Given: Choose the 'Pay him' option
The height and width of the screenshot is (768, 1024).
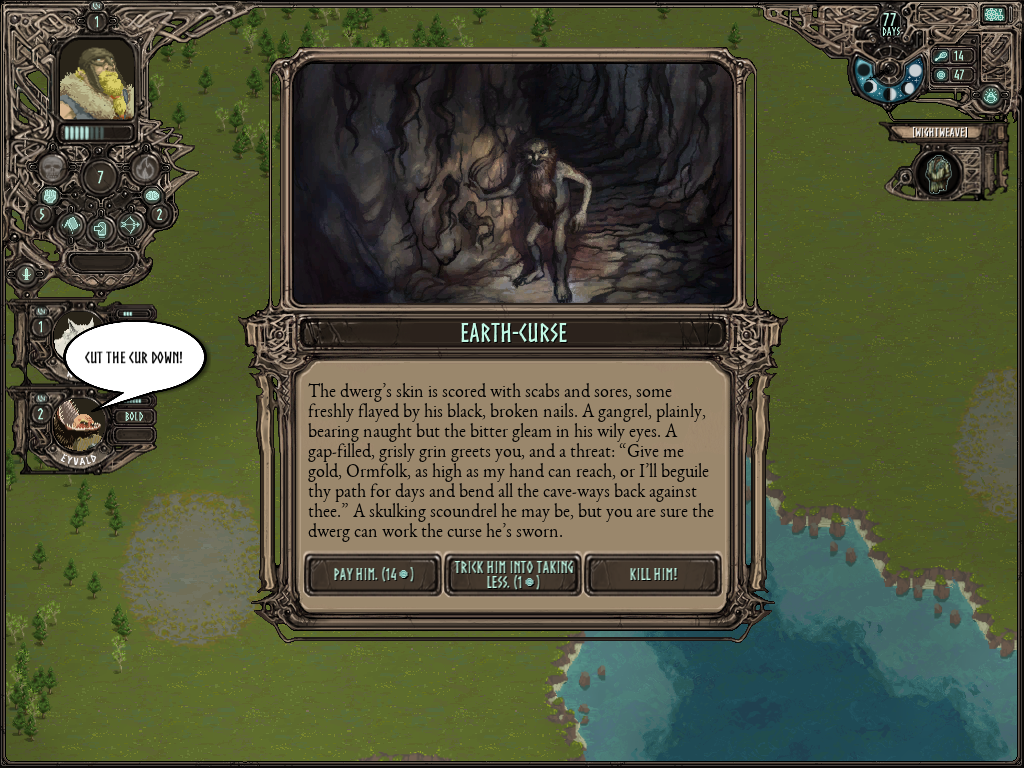Looking at the screenshot, I should (373, 575).
